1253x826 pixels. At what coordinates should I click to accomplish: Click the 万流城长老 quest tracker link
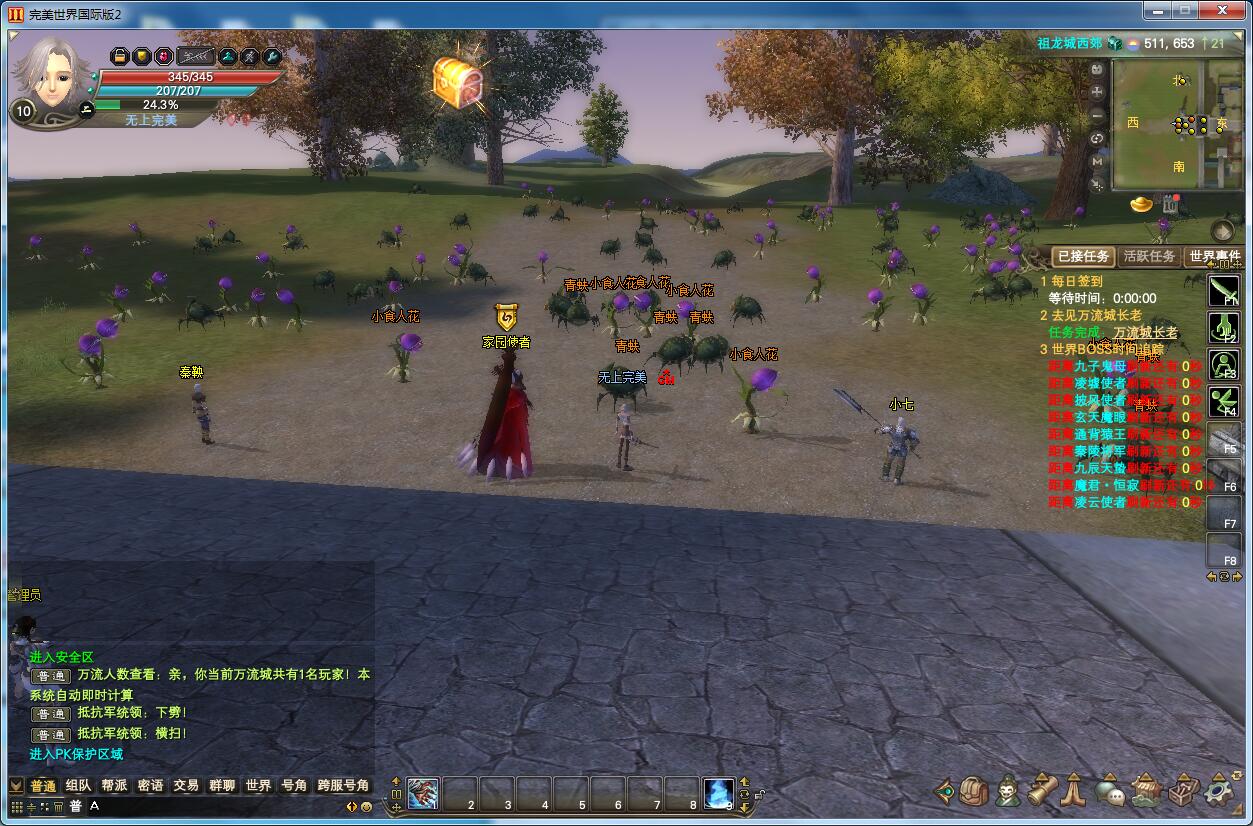pos(1146,332)
